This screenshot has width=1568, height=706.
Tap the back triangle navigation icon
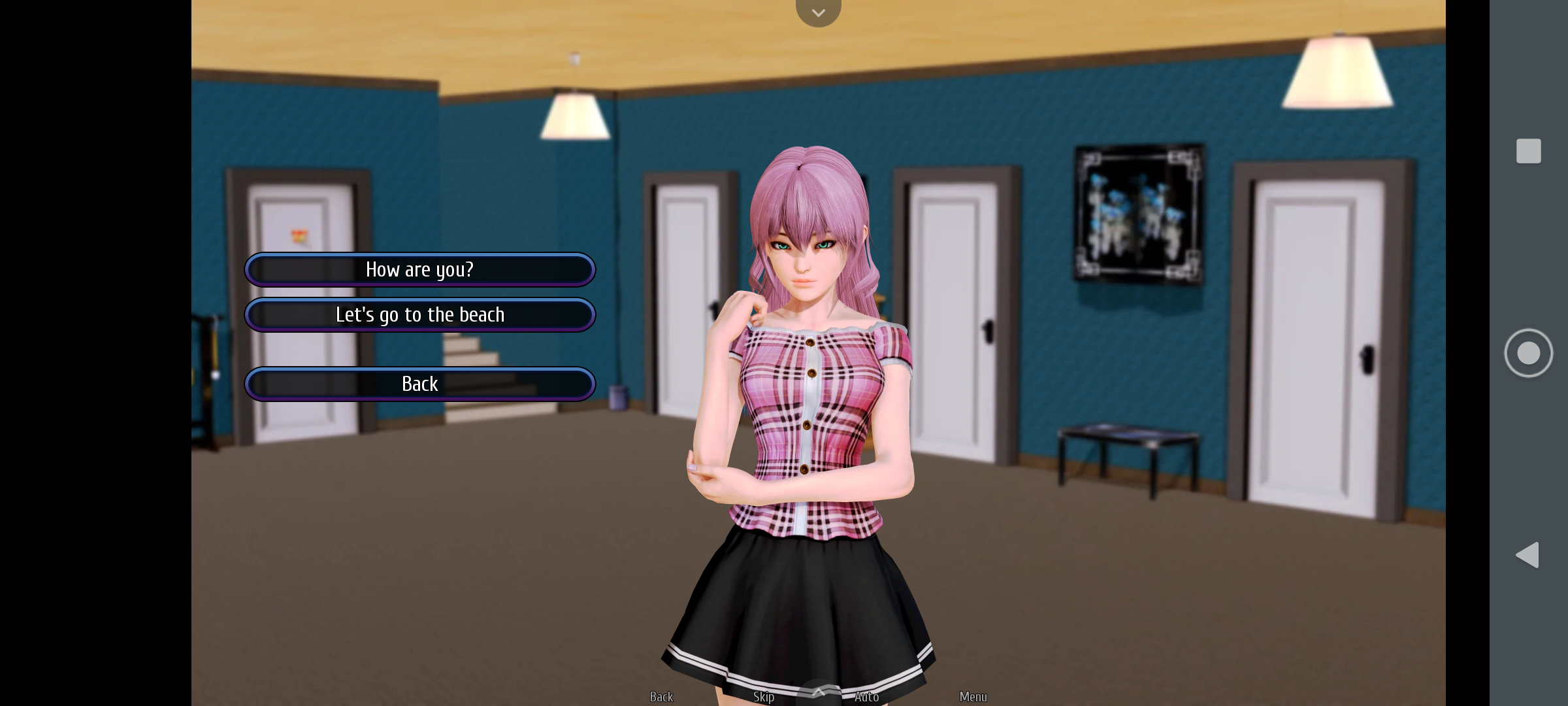[1527, 555]
